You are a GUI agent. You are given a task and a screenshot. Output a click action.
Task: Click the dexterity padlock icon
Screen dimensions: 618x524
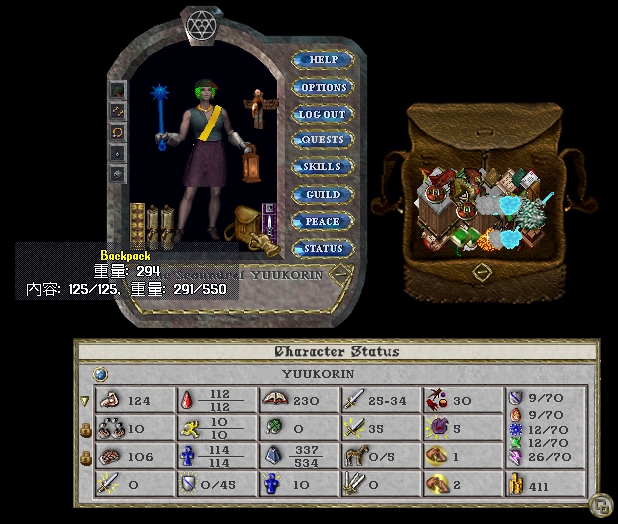tap(85, 430)
